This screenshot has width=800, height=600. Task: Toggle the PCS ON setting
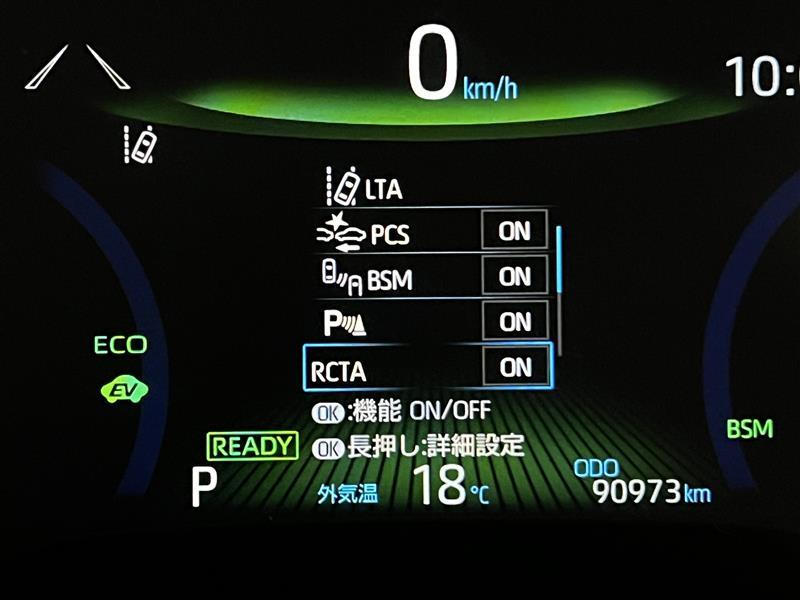[x=515, y=231]
